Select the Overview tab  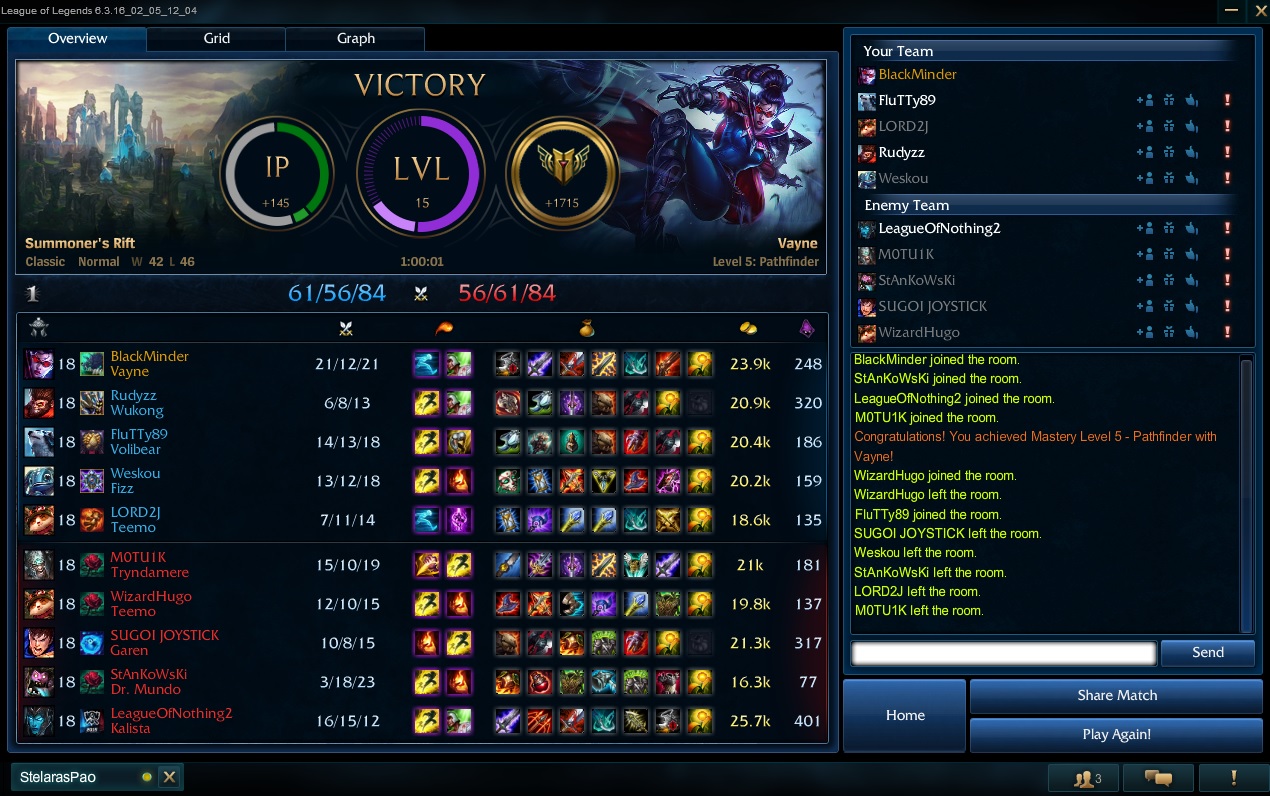pos(78,39)
